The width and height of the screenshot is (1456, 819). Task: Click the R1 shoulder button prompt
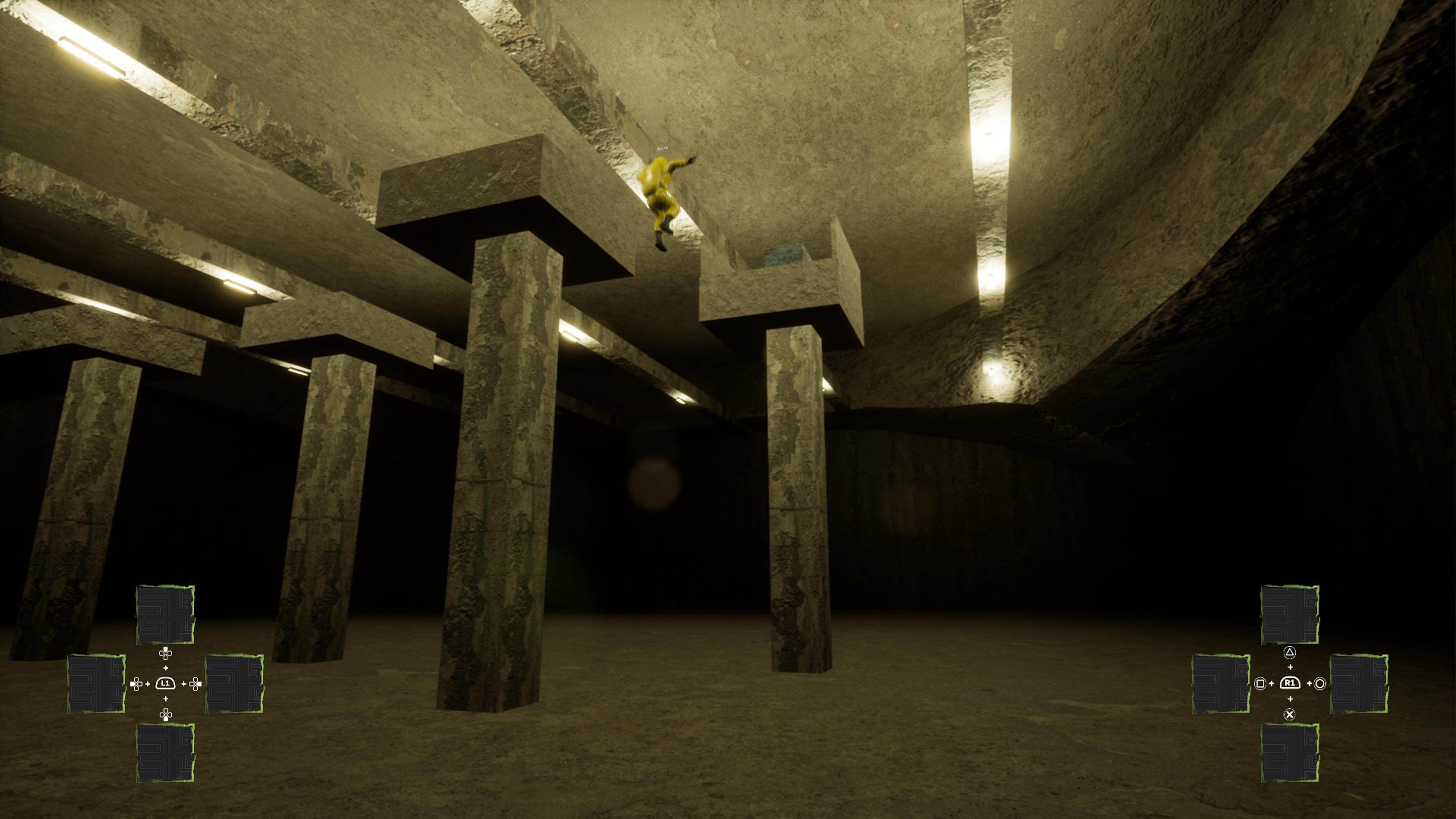[x=1290, y=683]
